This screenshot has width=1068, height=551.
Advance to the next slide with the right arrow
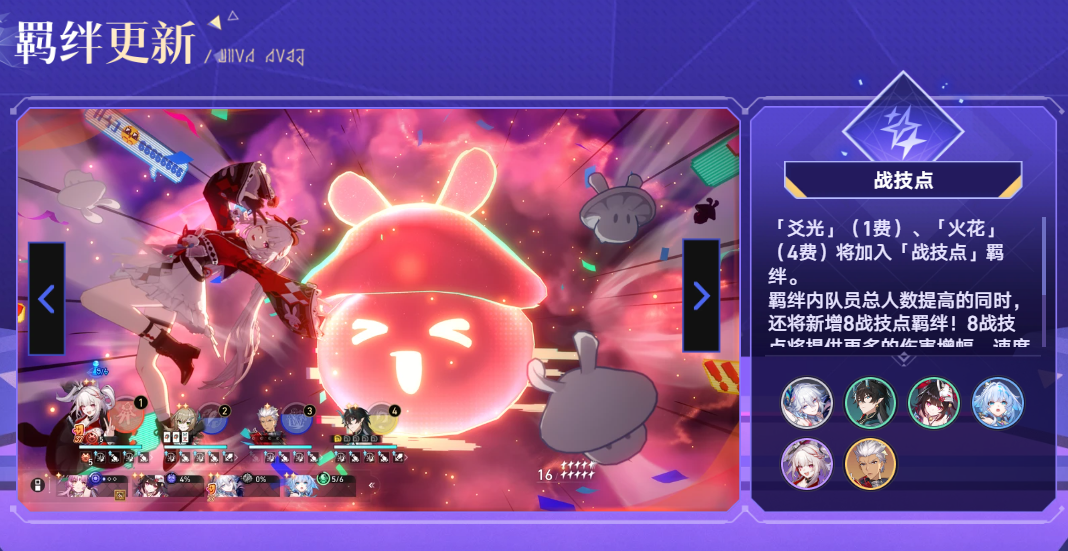[700, 296]
